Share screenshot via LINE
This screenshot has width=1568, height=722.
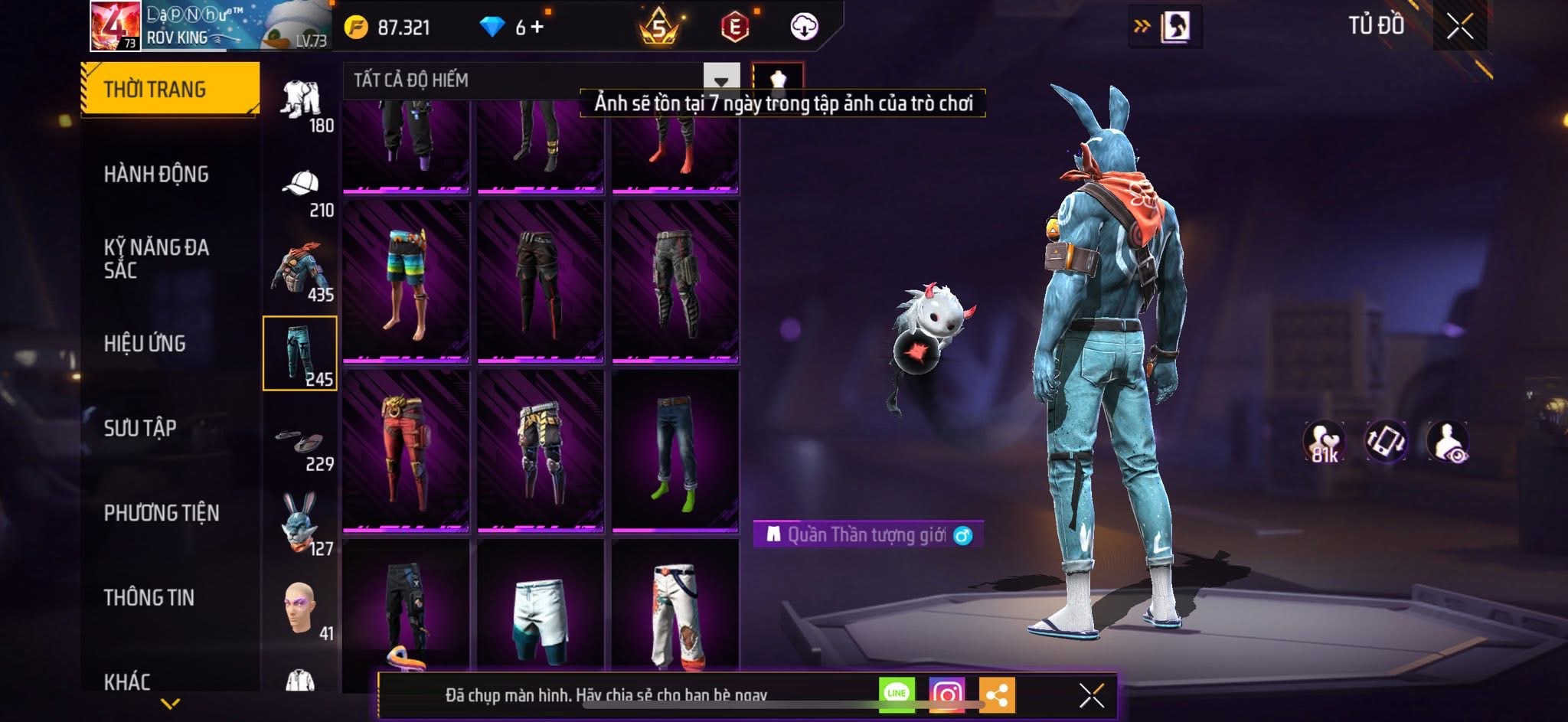(x=897, y=694)
